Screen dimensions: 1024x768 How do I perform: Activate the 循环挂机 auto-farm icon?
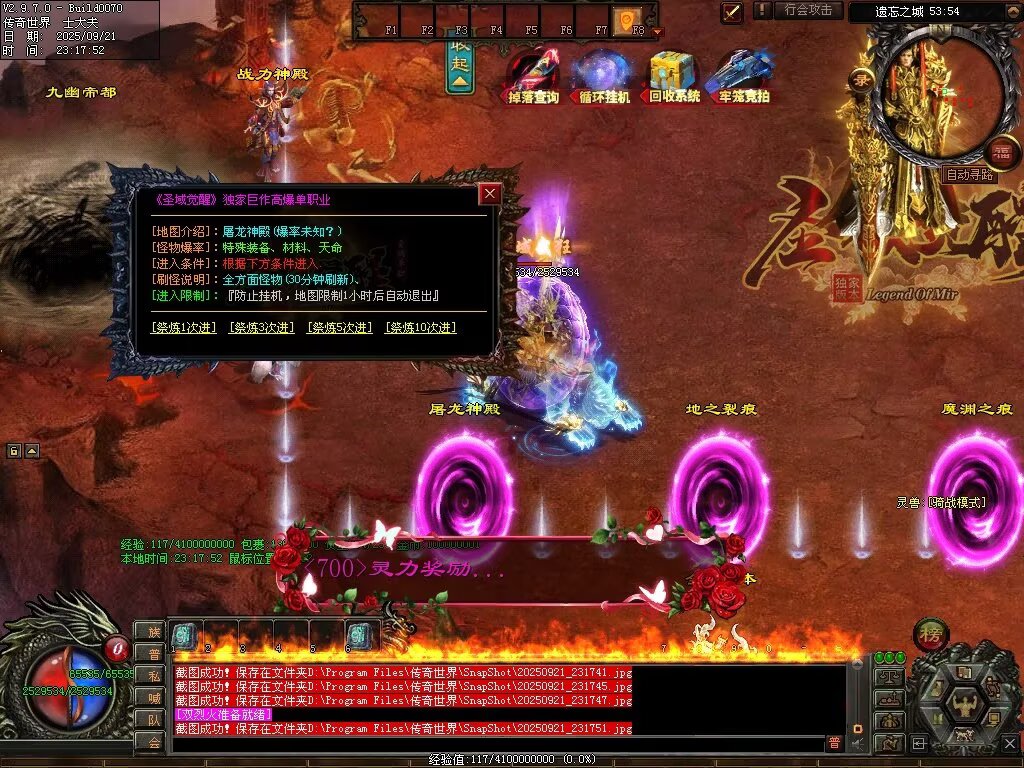[x=604, y=75]
